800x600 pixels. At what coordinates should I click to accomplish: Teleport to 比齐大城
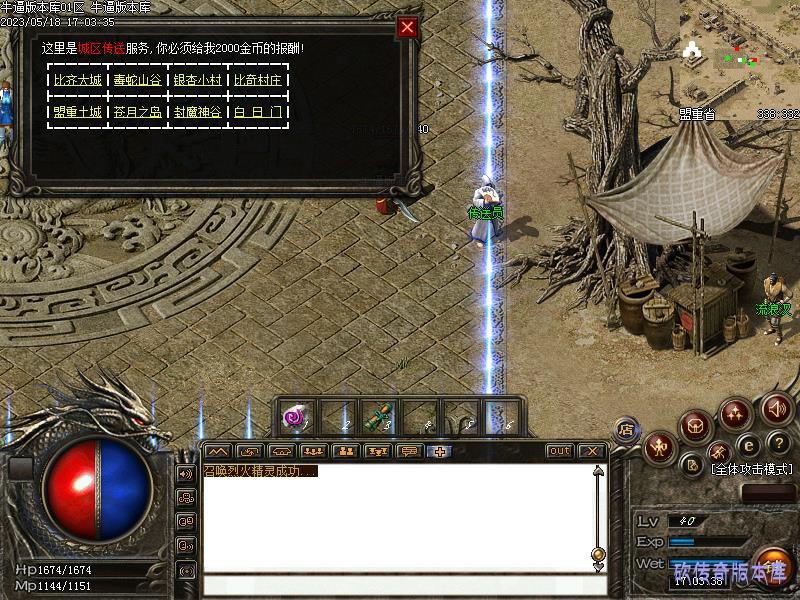(77, 80)
